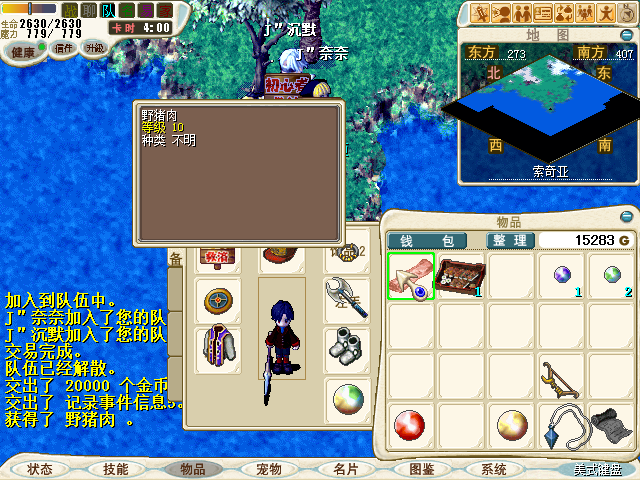Image resolution: width=640 pixels, height=480 pixels.
Task: Select the wooden box item slot
Action: [462, 277]
